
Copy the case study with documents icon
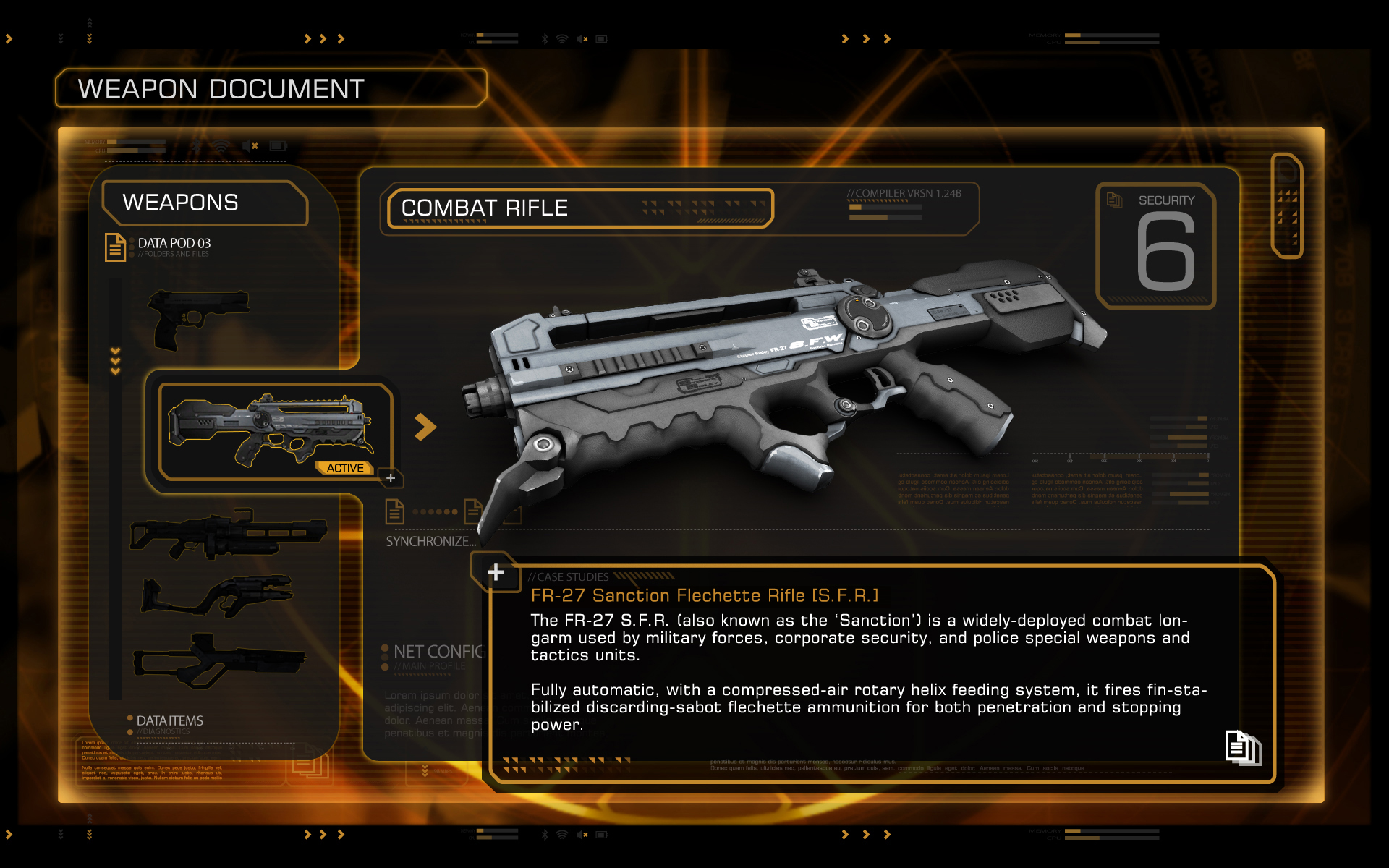[1242, 746]
